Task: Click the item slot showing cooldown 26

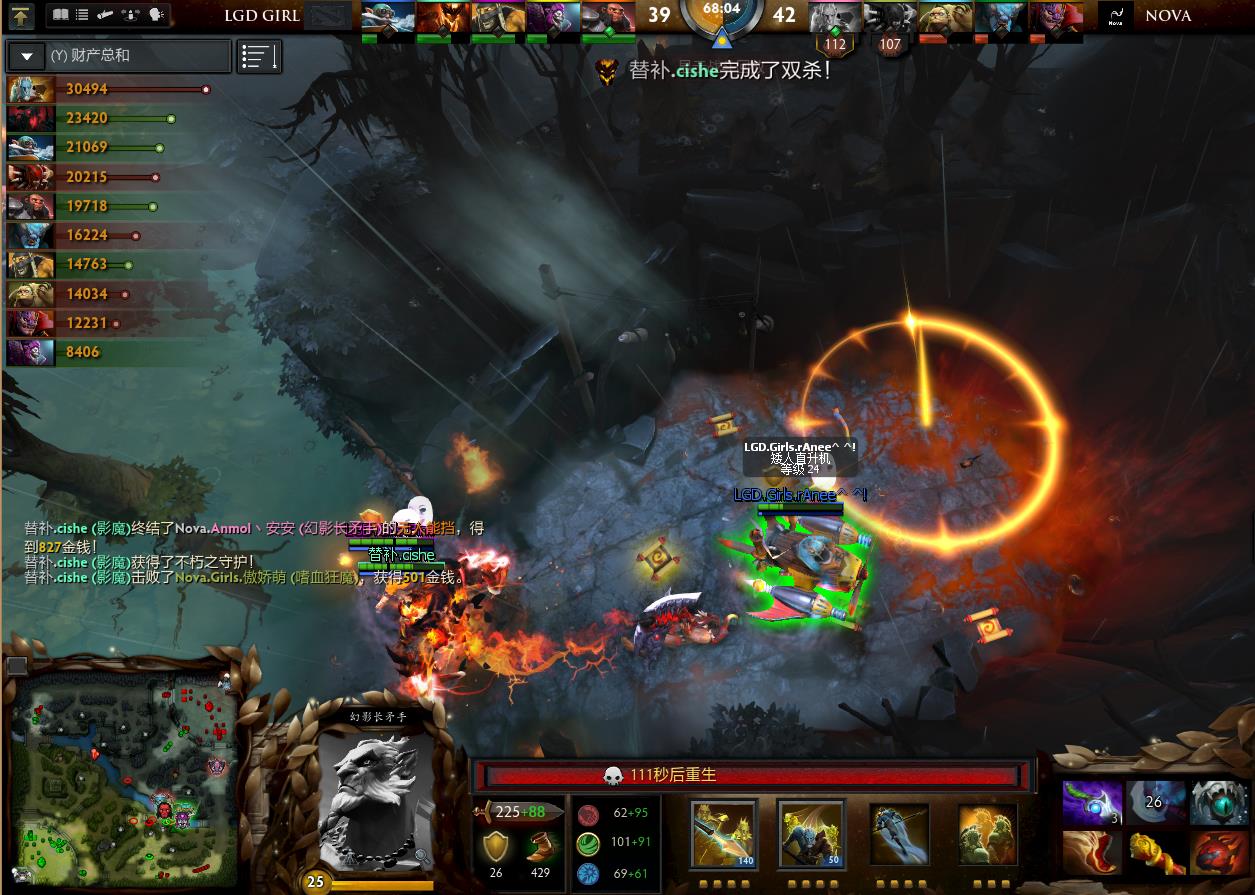Action: (1155, 804)
